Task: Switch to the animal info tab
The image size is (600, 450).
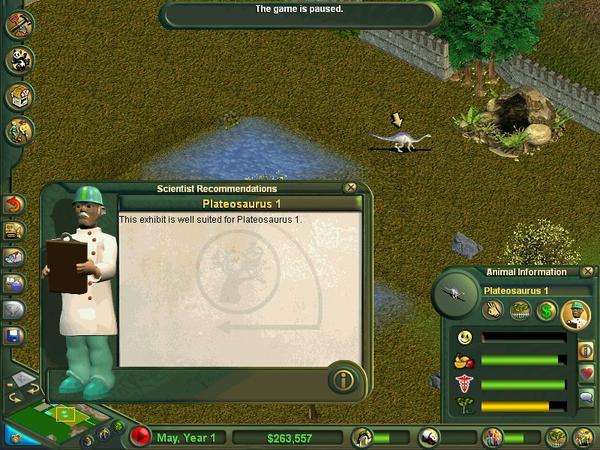Action: pos(586,350)
